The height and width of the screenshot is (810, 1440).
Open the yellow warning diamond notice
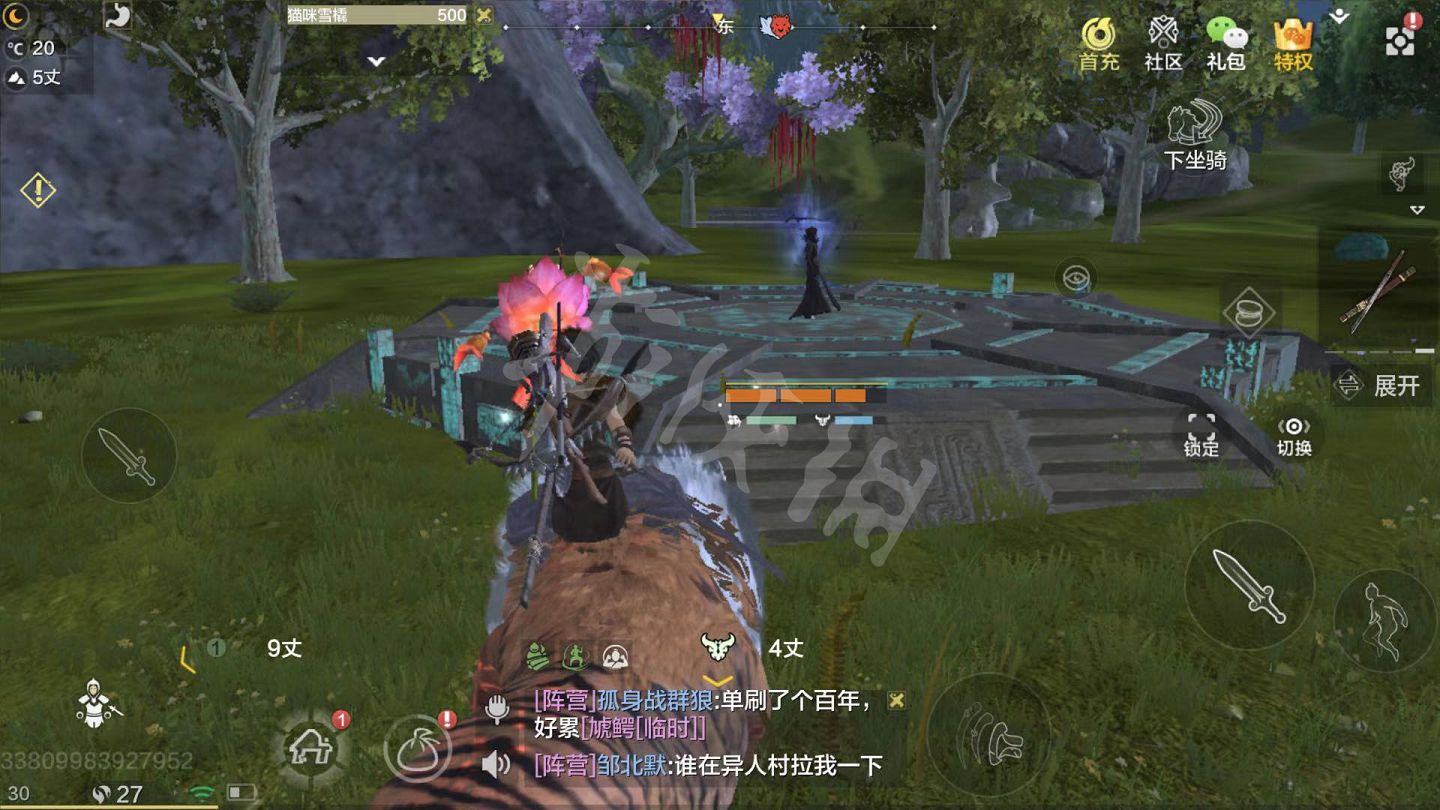click(x=38, y=189)
